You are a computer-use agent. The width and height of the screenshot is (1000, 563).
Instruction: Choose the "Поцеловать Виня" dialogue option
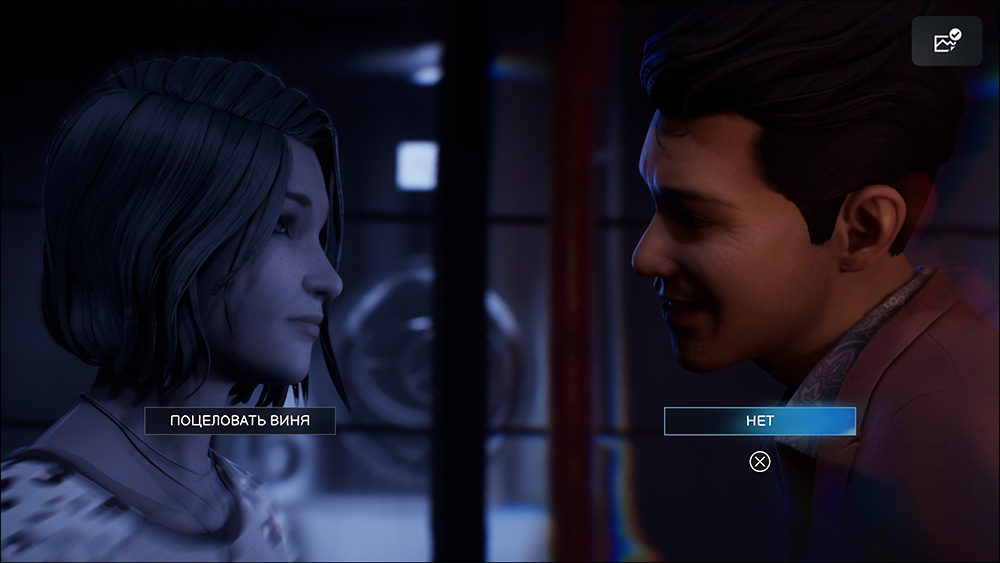240,421
